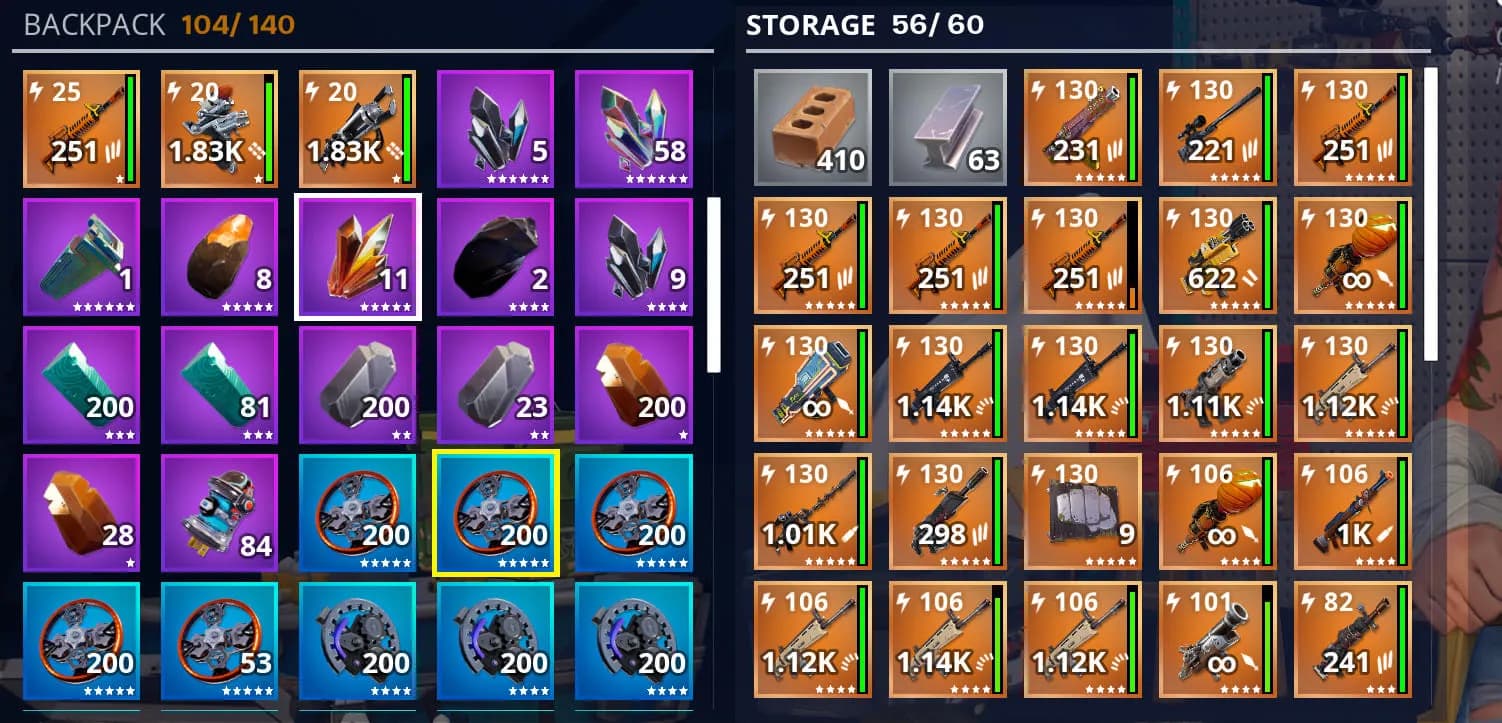The height and width of the screenshot is (723, 1502).
Task: Click the storage scrollbar handle
Action: (x=1430, y=213)
